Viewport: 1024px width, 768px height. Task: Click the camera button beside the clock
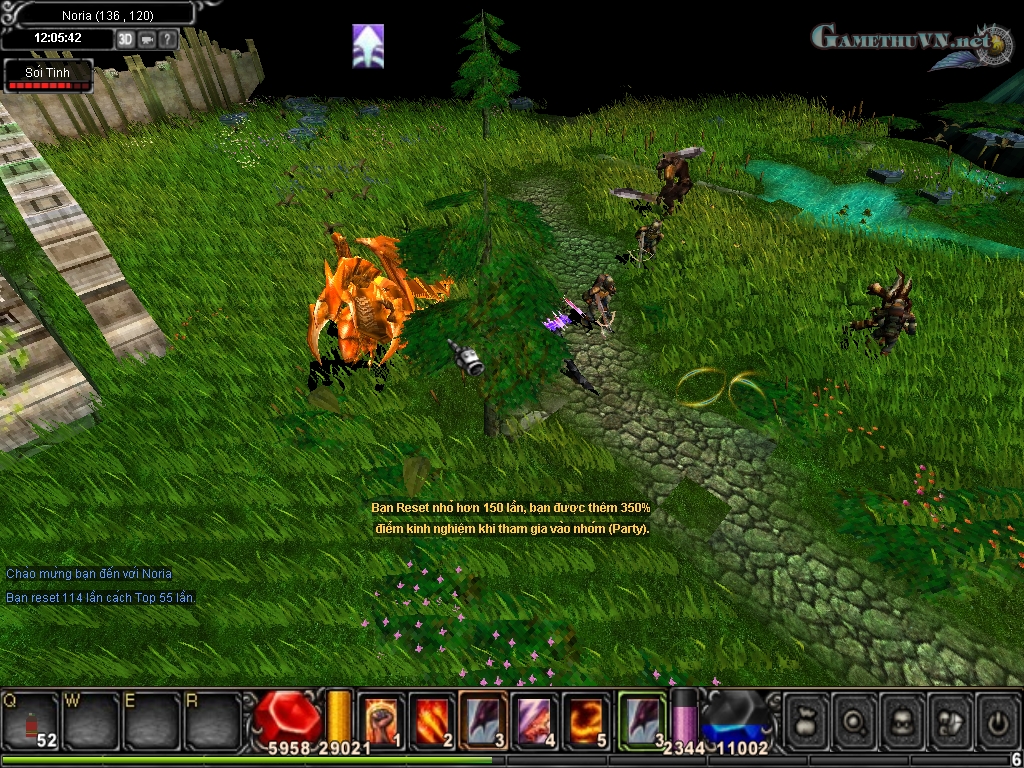pyautogui.click(x=147, y=39)
